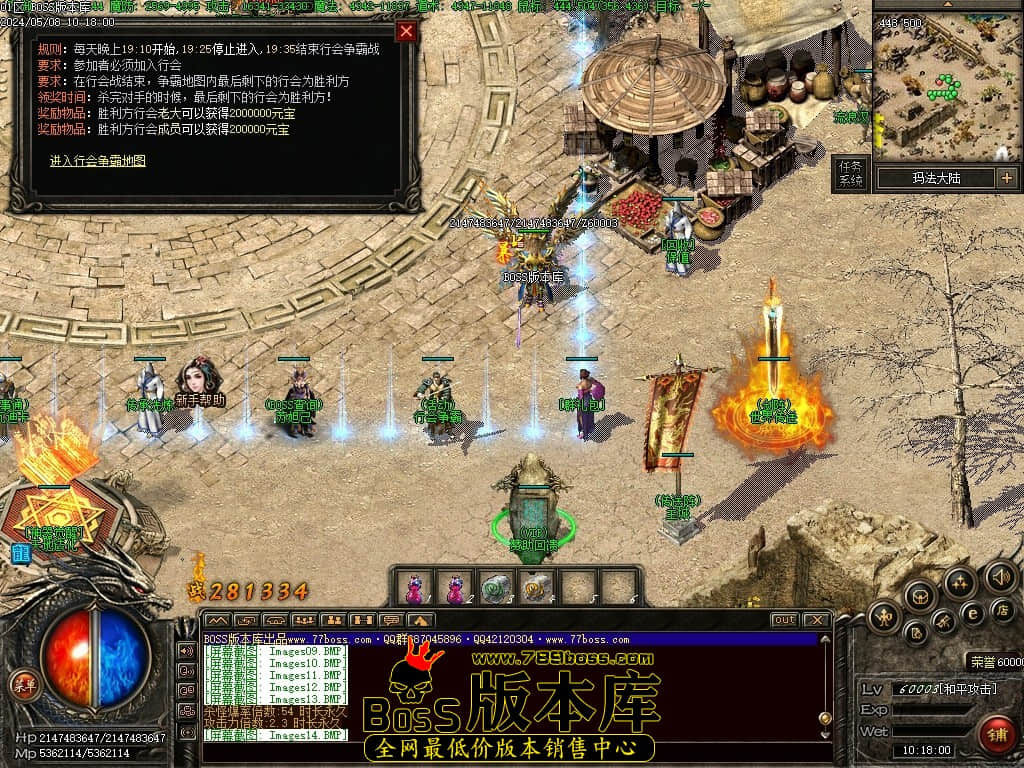Toggle the chat speaker channel button
Screen dimensions: 1024x768
186,650
